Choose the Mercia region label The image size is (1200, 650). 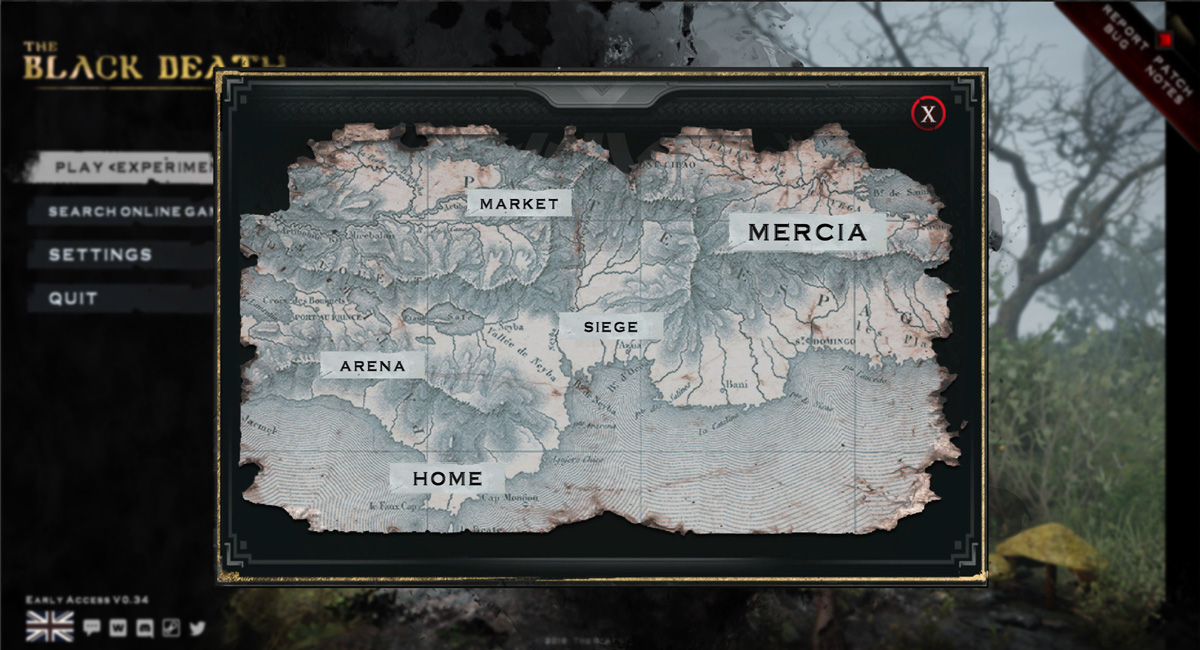[x=807, y=233]
